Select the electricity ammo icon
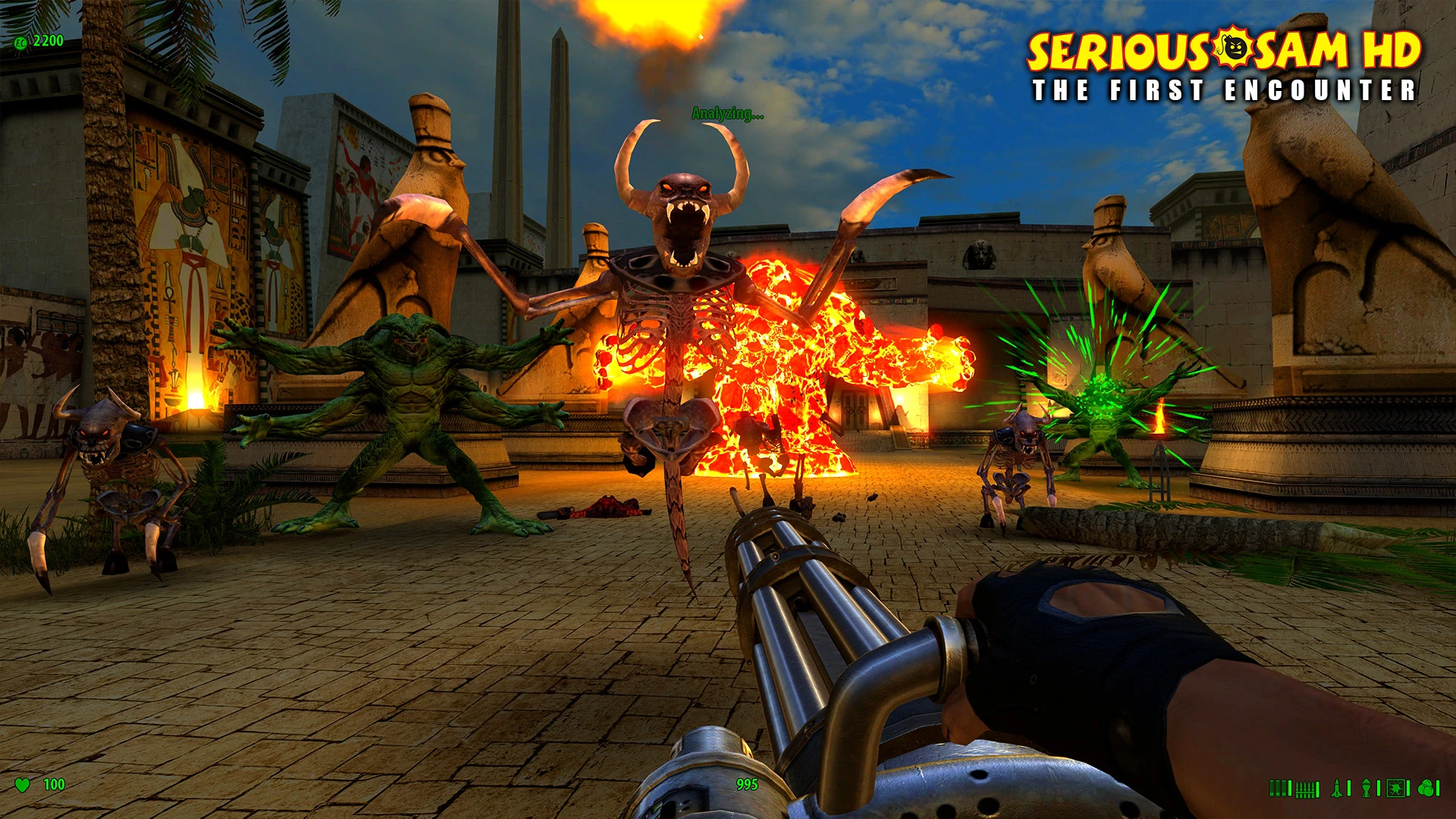The width and height of the screenshot is (1456, 819). pos(1395,789)
